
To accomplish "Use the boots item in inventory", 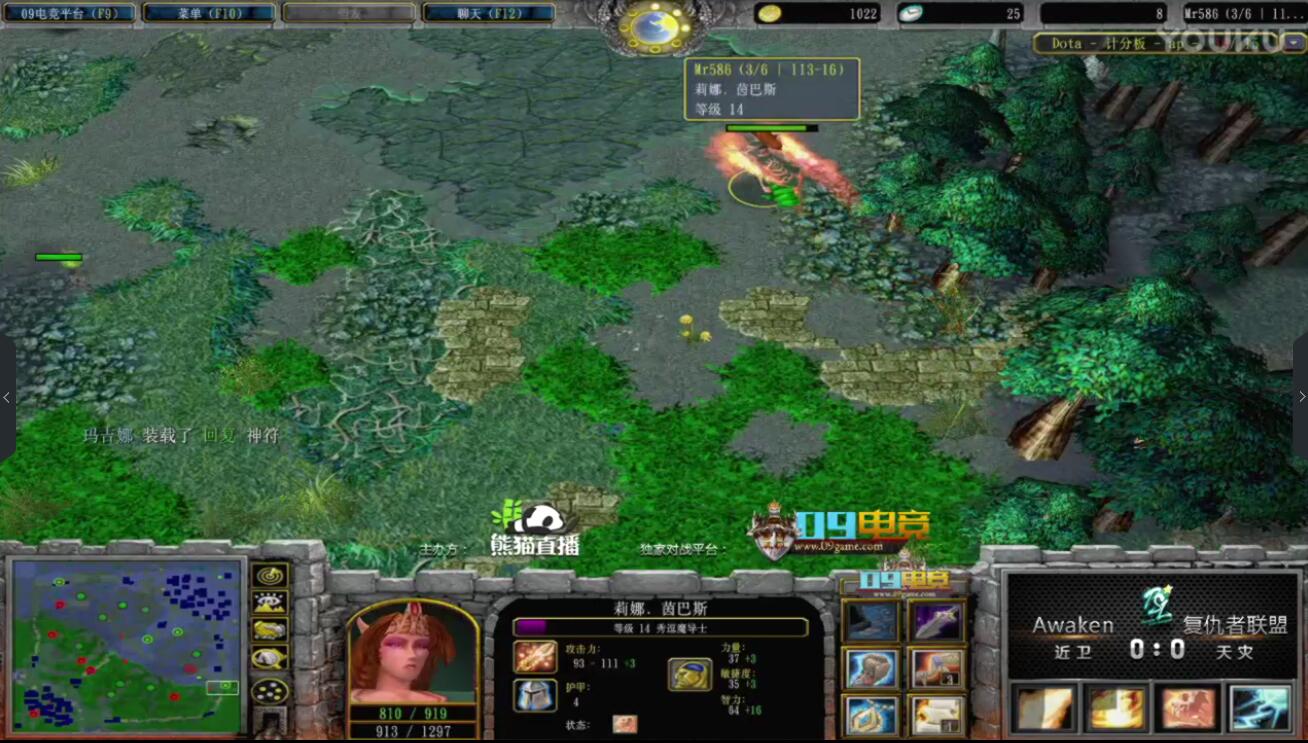I will 871,621.
